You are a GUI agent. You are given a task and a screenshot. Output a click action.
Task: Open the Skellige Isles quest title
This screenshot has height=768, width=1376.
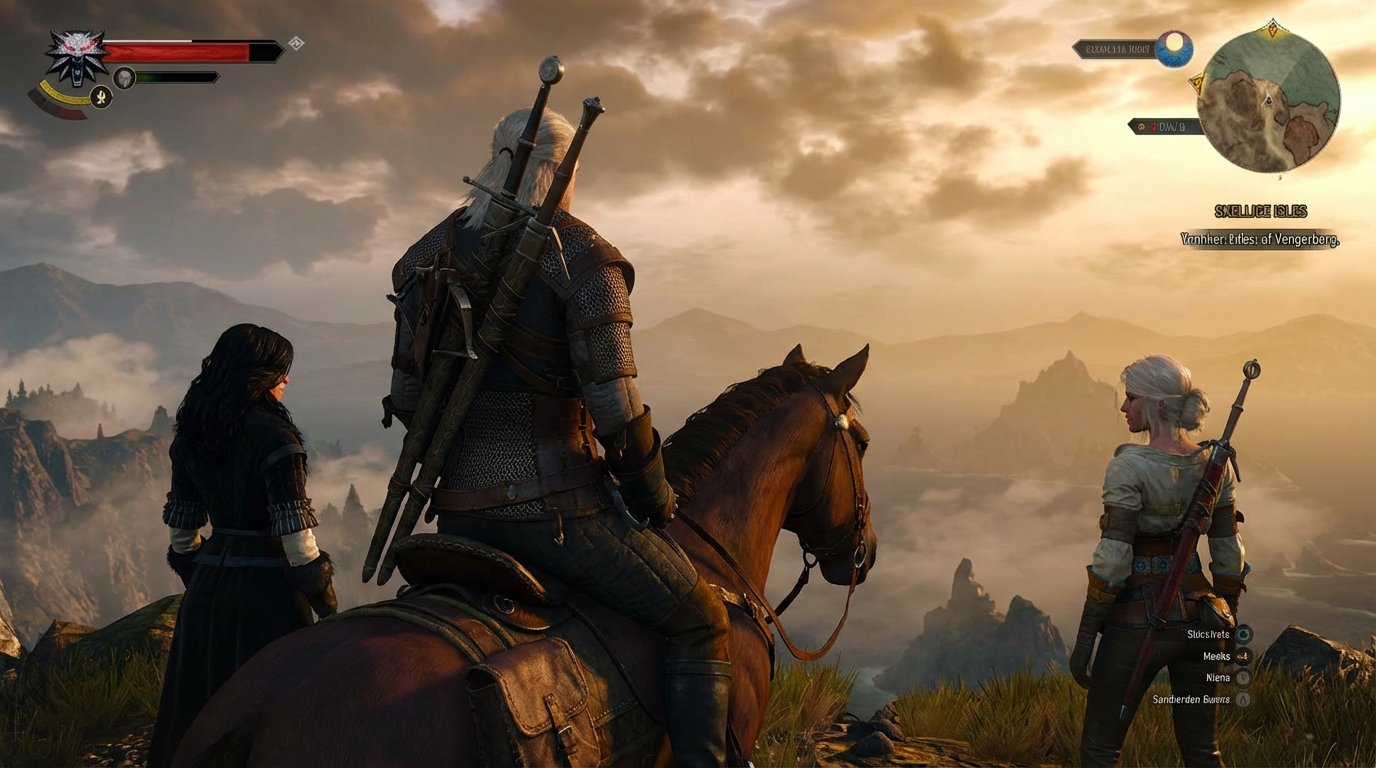coord(1261,210)
